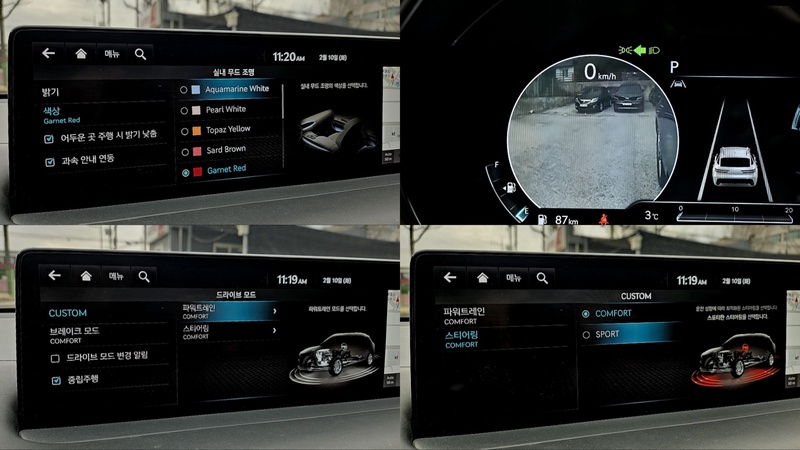Toggle the 어두운 곳 주행 시 밝기 낮춤 checkbox

pos(49,136)
